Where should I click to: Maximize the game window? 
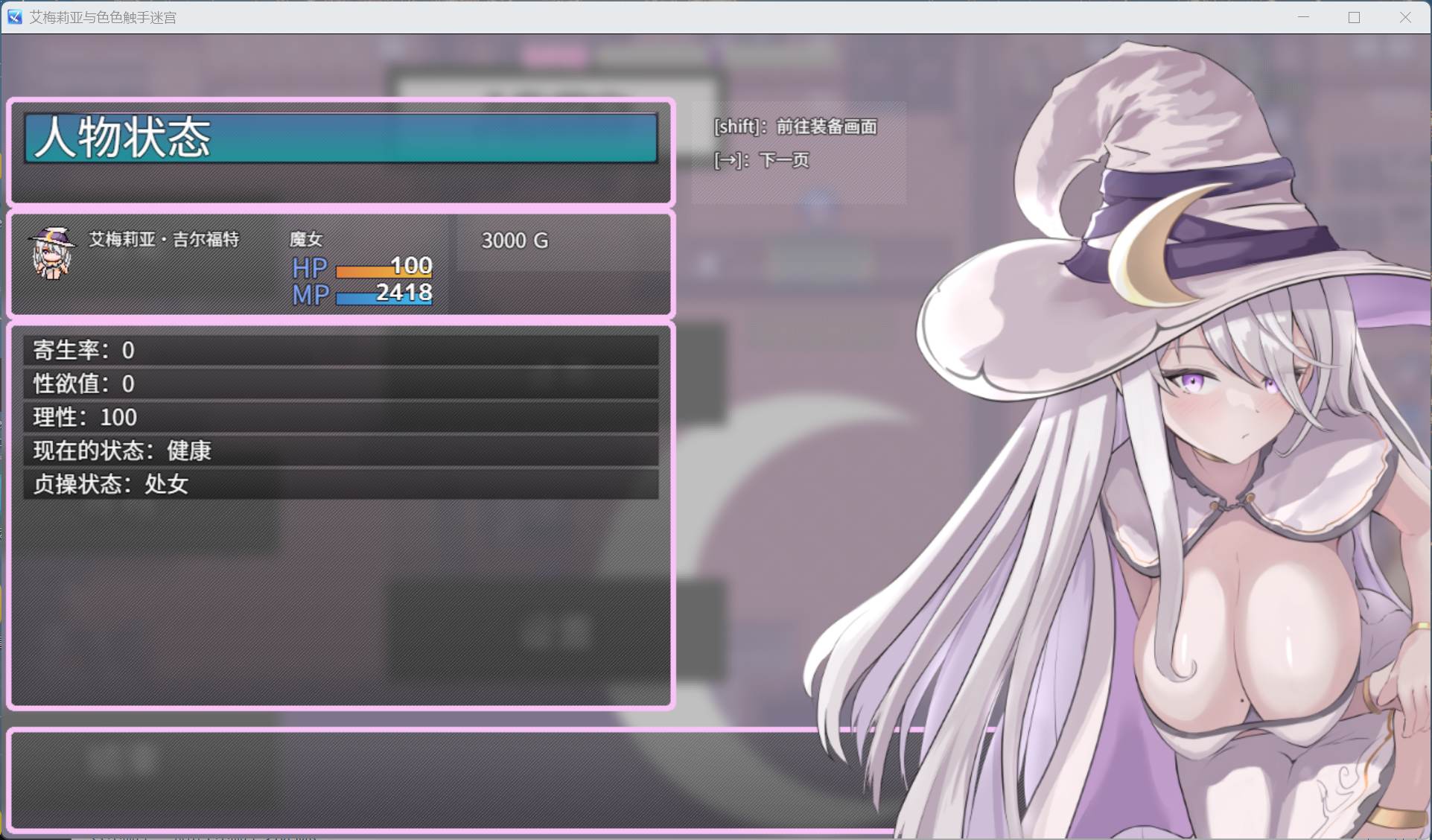(1353, 16)
